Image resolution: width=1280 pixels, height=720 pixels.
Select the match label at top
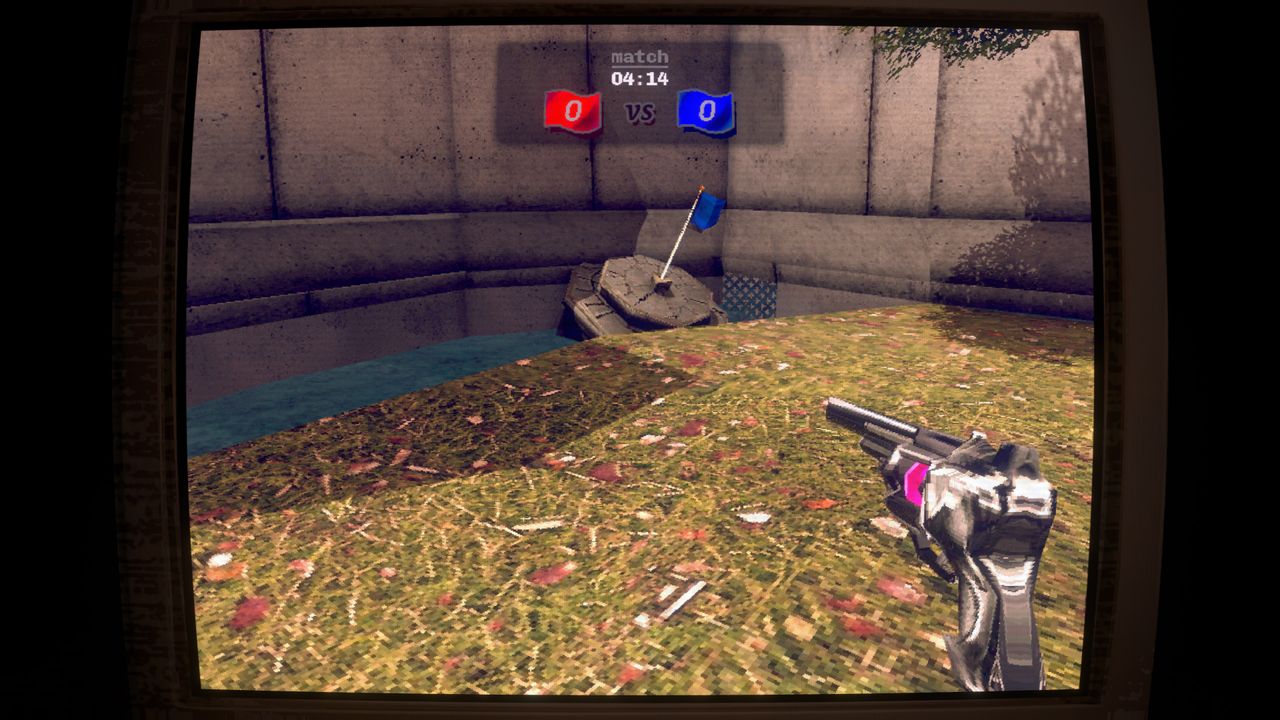[638, 57]
